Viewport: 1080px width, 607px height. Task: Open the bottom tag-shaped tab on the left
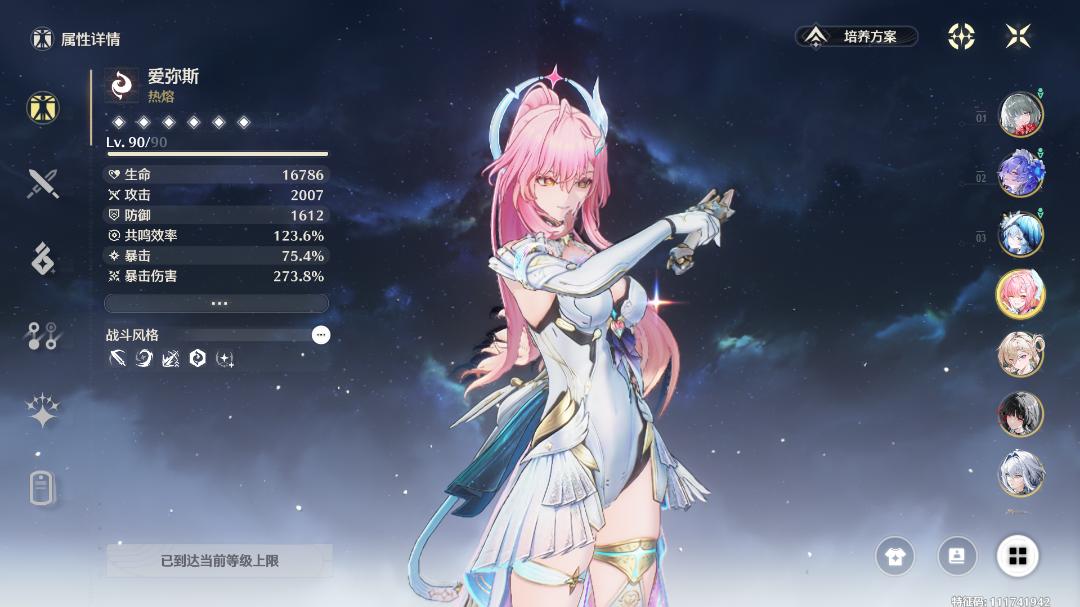pyautogui.click(x=42, y=489)
